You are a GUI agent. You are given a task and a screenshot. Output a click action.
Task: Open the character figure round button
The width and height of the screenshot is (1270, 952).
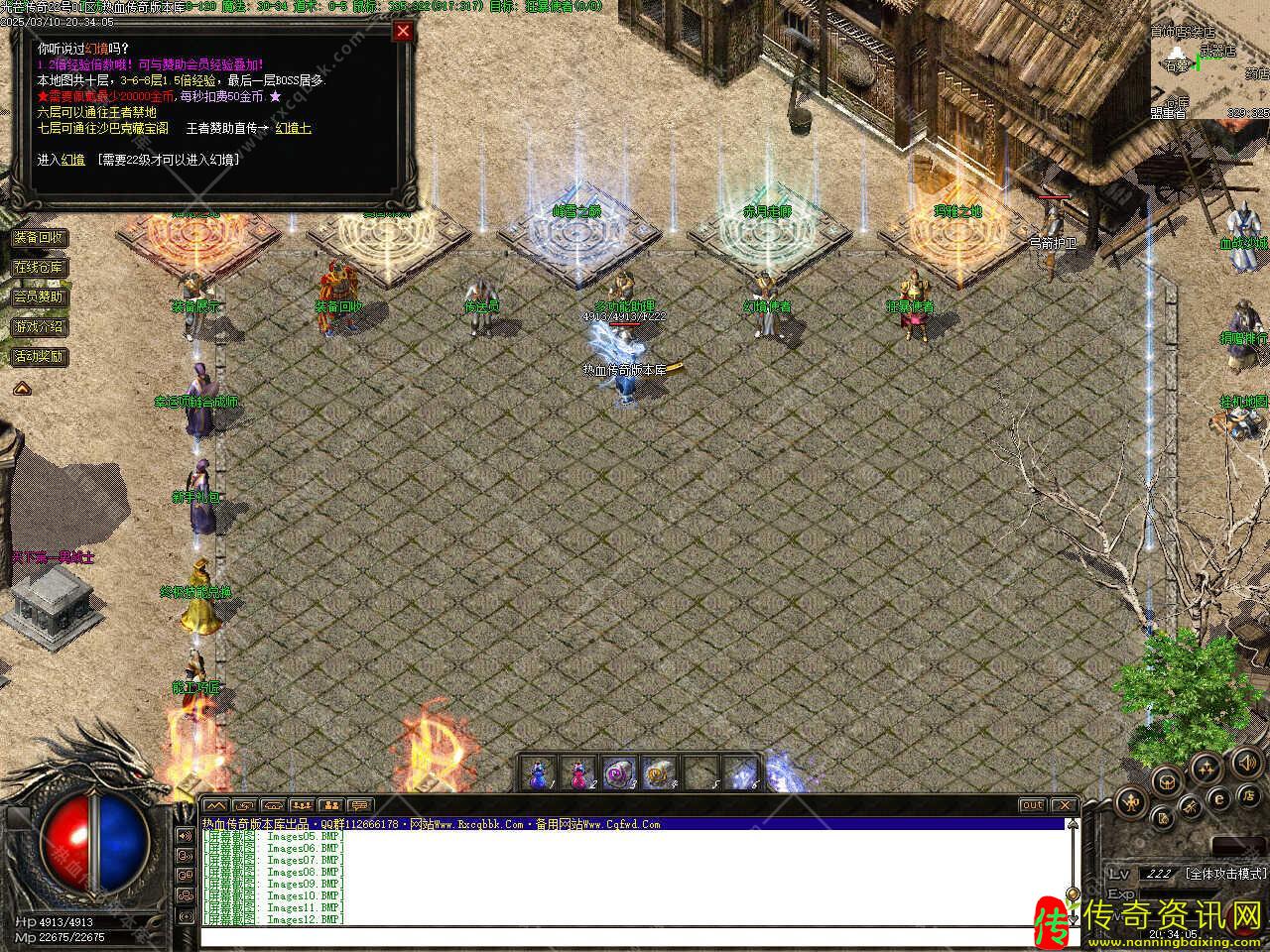tap(1131, 802)
